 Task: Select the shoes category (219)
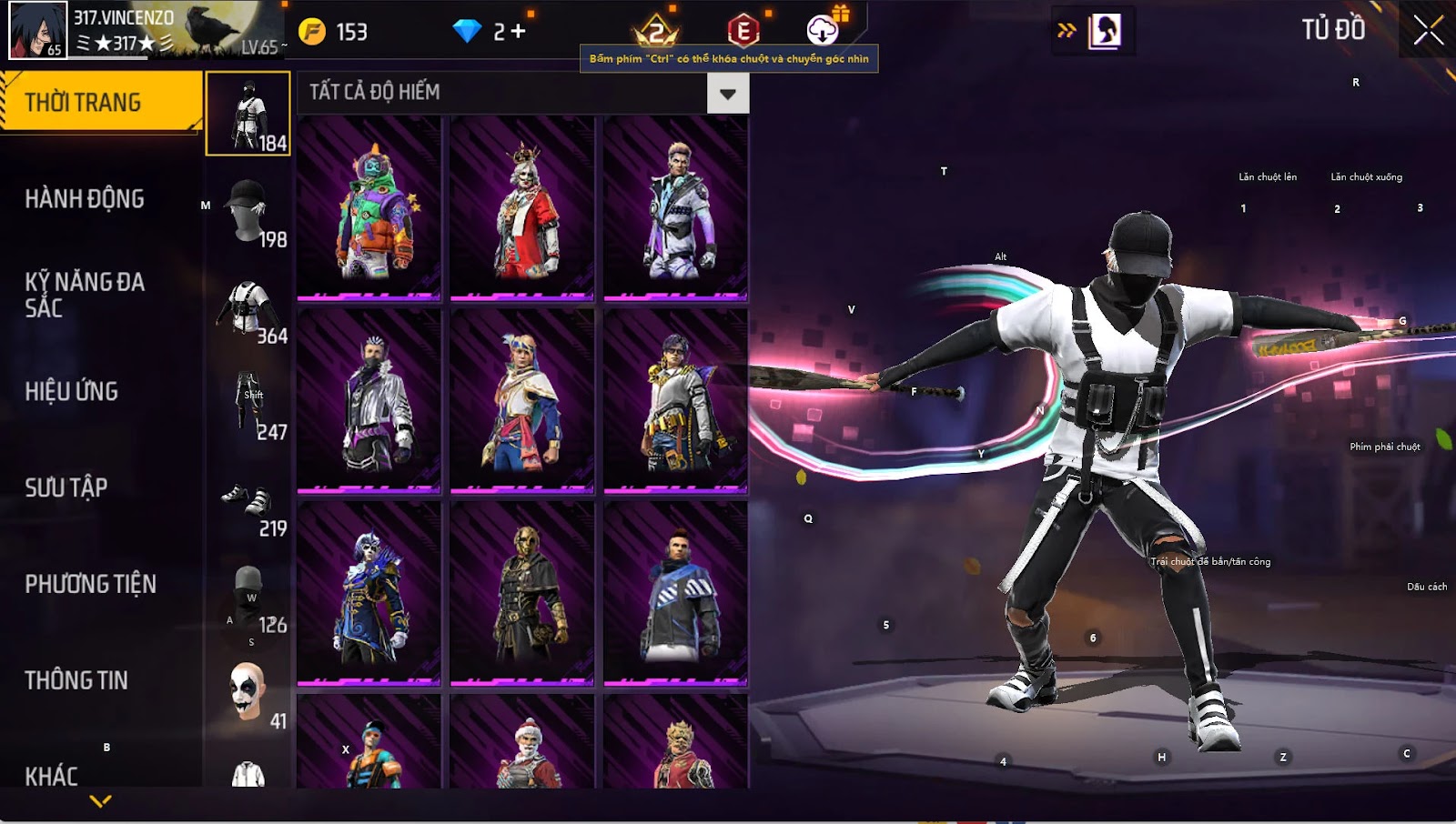[x=248, y=500]
